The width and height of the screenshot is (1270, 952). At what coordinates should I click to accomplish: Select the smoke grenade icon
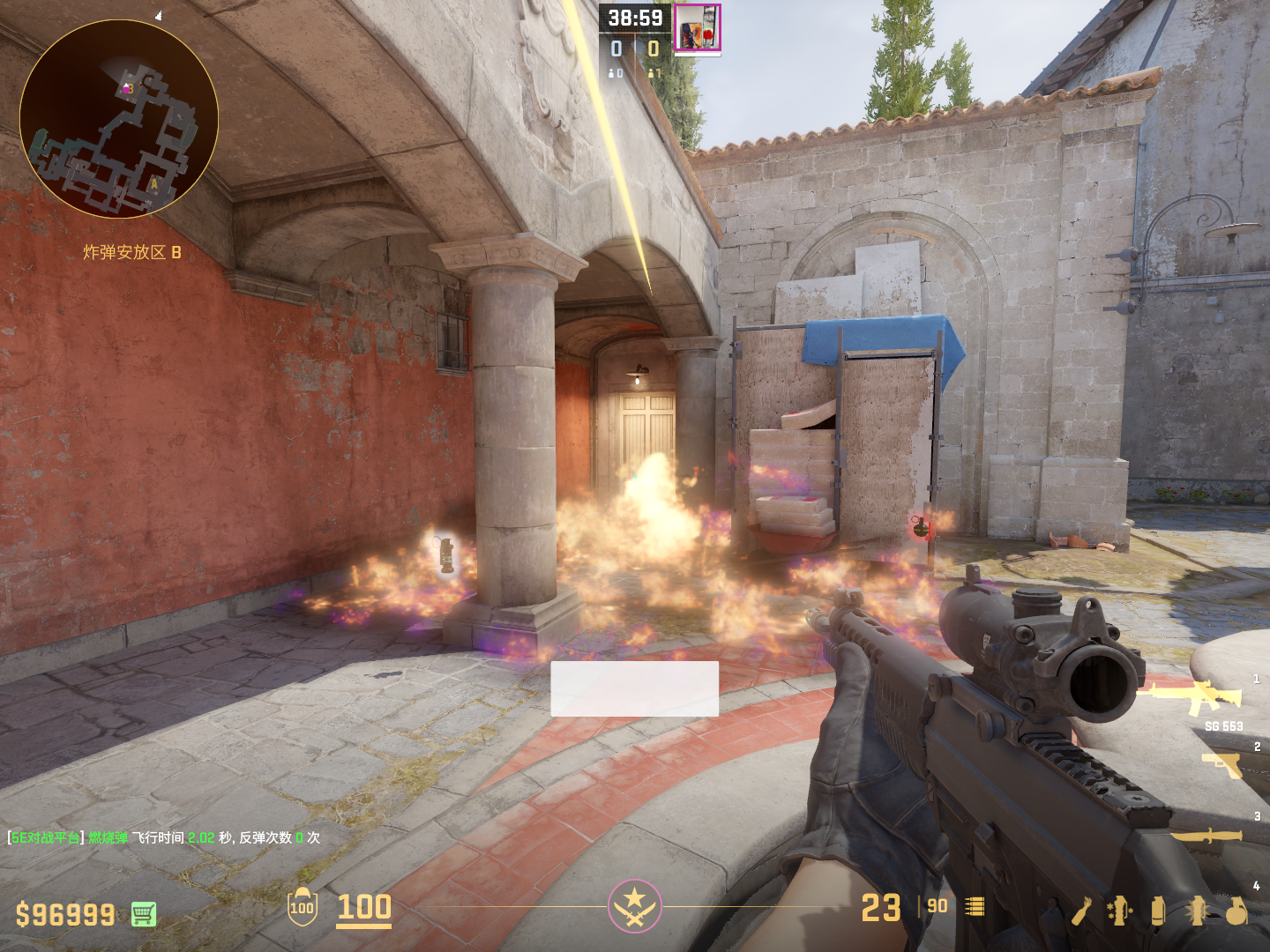click(1158, 911)
